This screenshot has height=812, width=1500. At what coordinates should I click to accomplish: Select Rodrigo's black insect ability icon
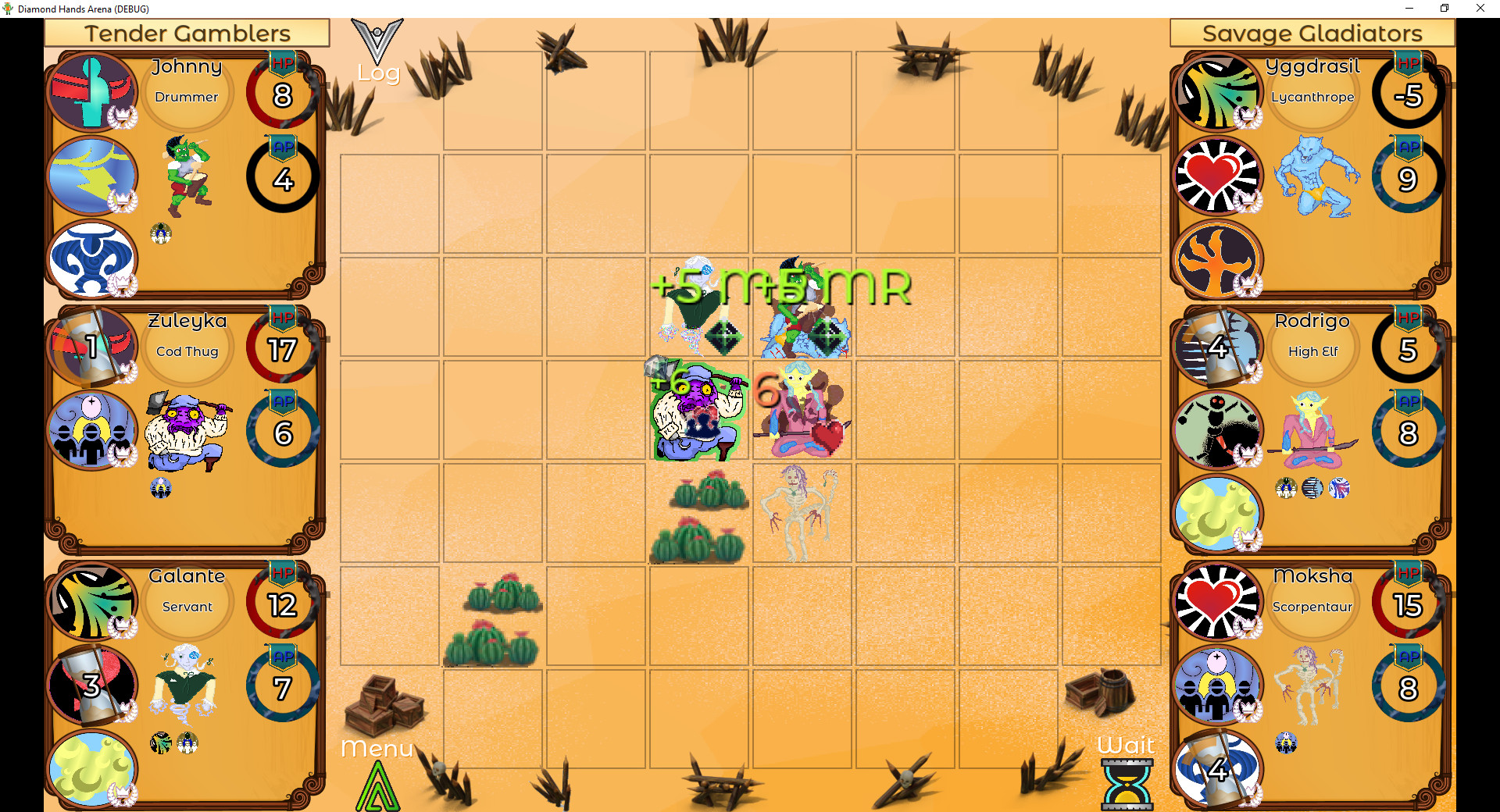tap(1219, 430)
